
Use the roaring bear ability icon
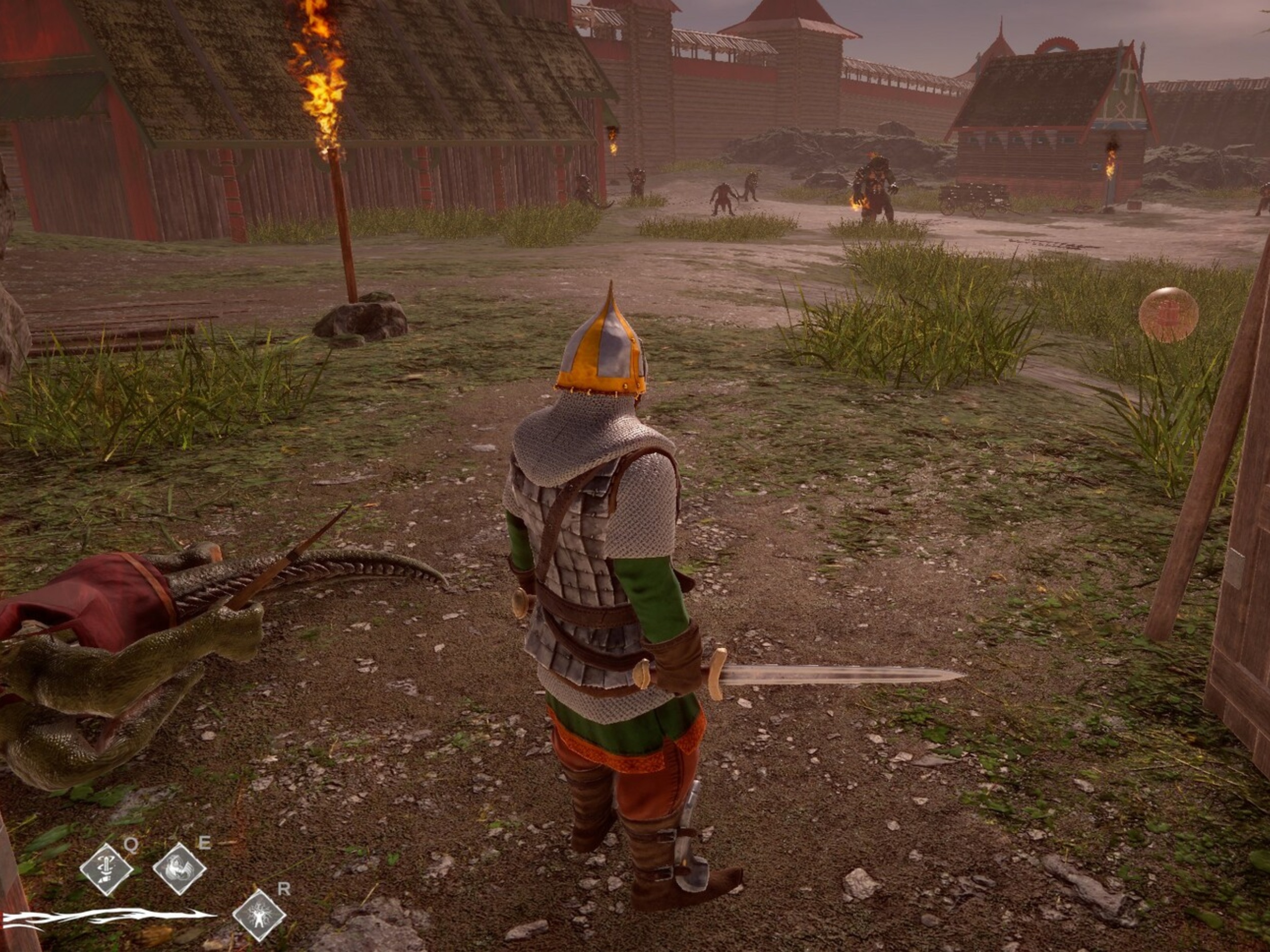tap(179, 869)
